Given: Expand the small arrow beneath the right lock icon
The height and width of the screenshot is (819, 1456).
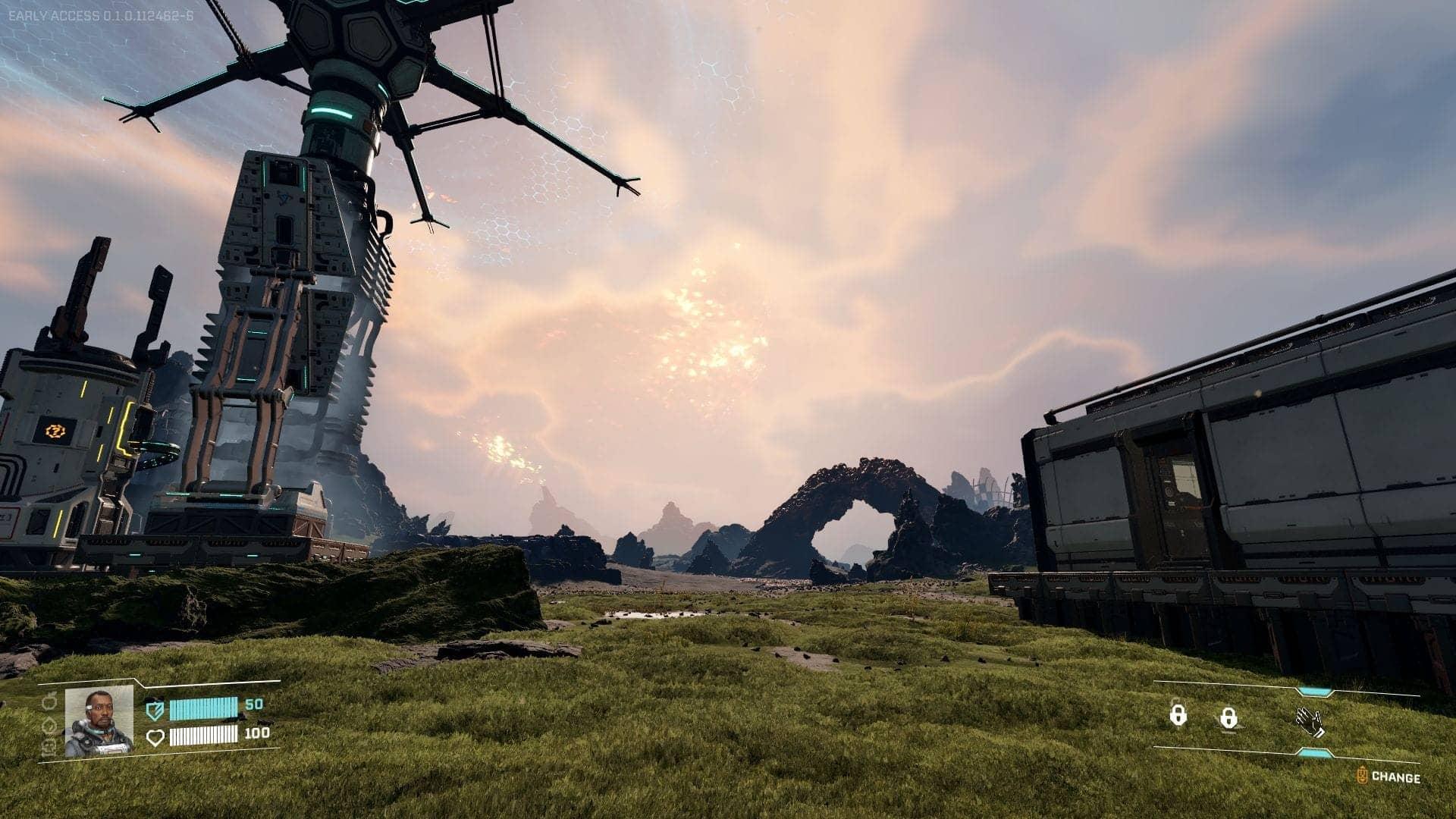Looking at the screenshot, I should click(x=1228, y=733).
